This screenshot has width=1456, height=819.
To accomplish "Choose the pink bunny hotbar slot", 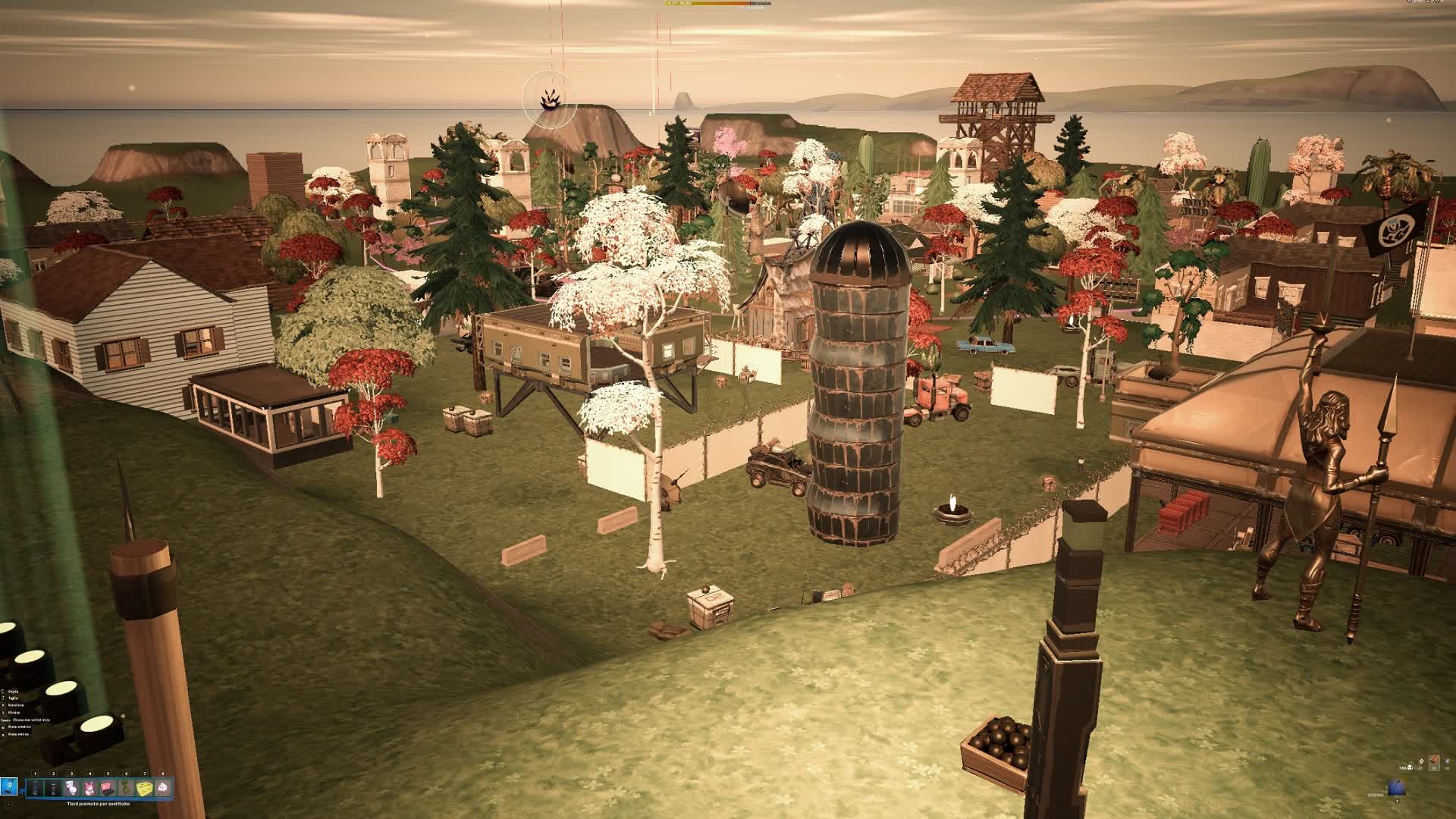I will click(x=89, y=788).
